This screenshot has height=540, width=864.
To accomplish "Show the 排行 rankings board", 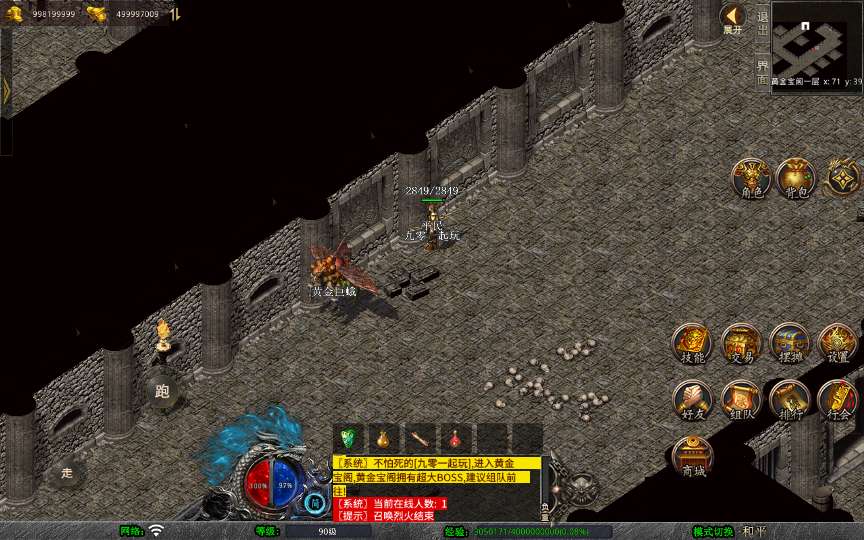I will [x=789, y=399].
